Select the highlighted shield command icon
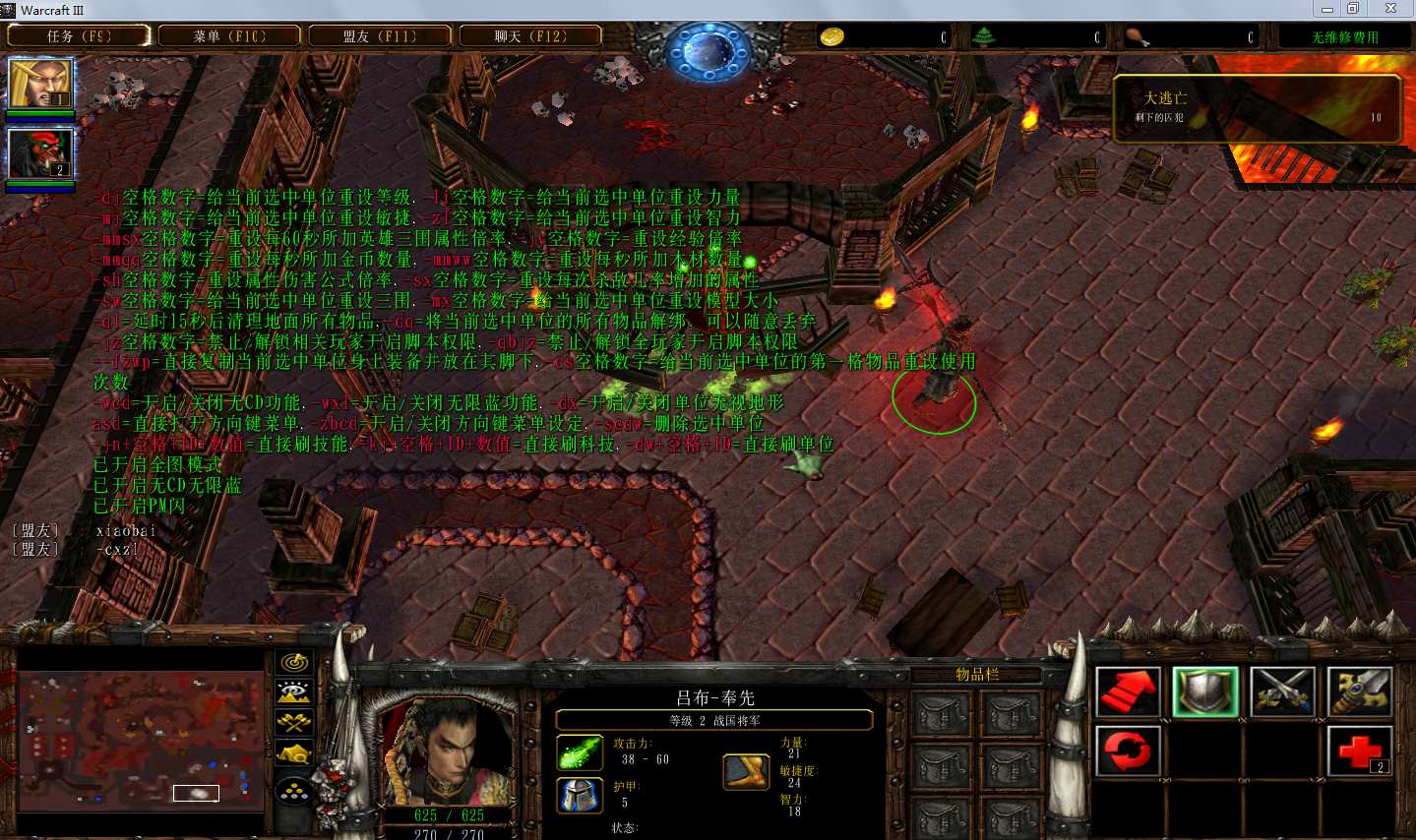Screen dimensions: 1416x840 [1205, 691]
